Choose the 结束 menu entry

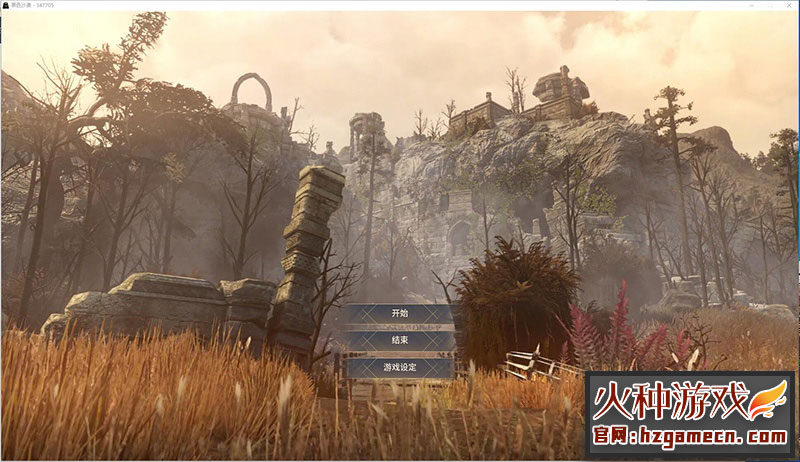tap(400, 341)
